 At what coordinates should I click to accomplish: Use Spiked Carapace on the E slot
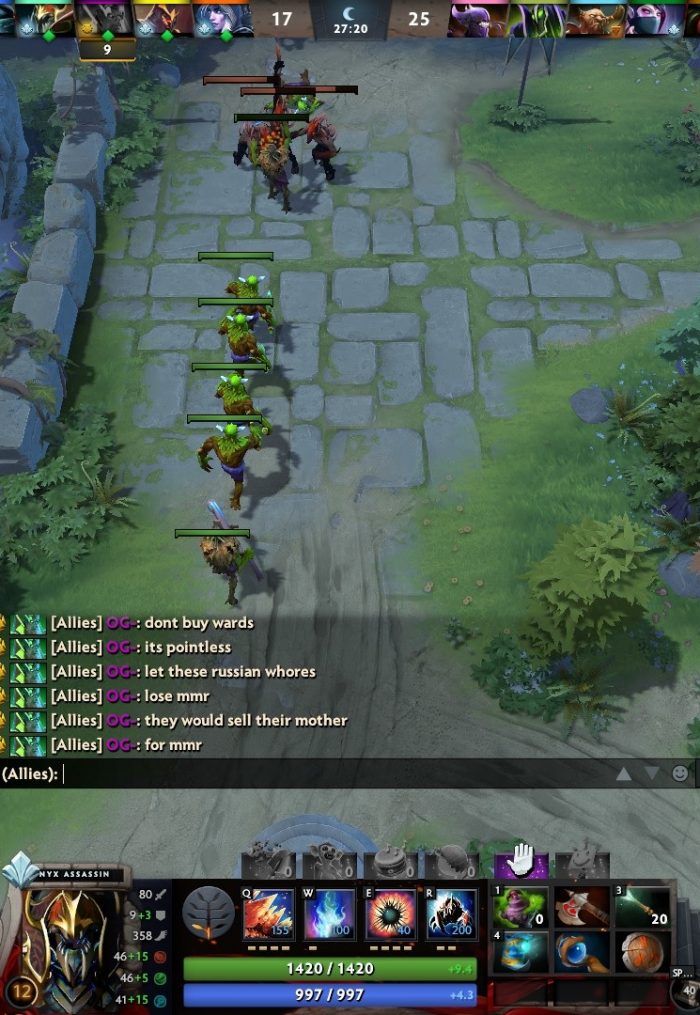(391, 914)
